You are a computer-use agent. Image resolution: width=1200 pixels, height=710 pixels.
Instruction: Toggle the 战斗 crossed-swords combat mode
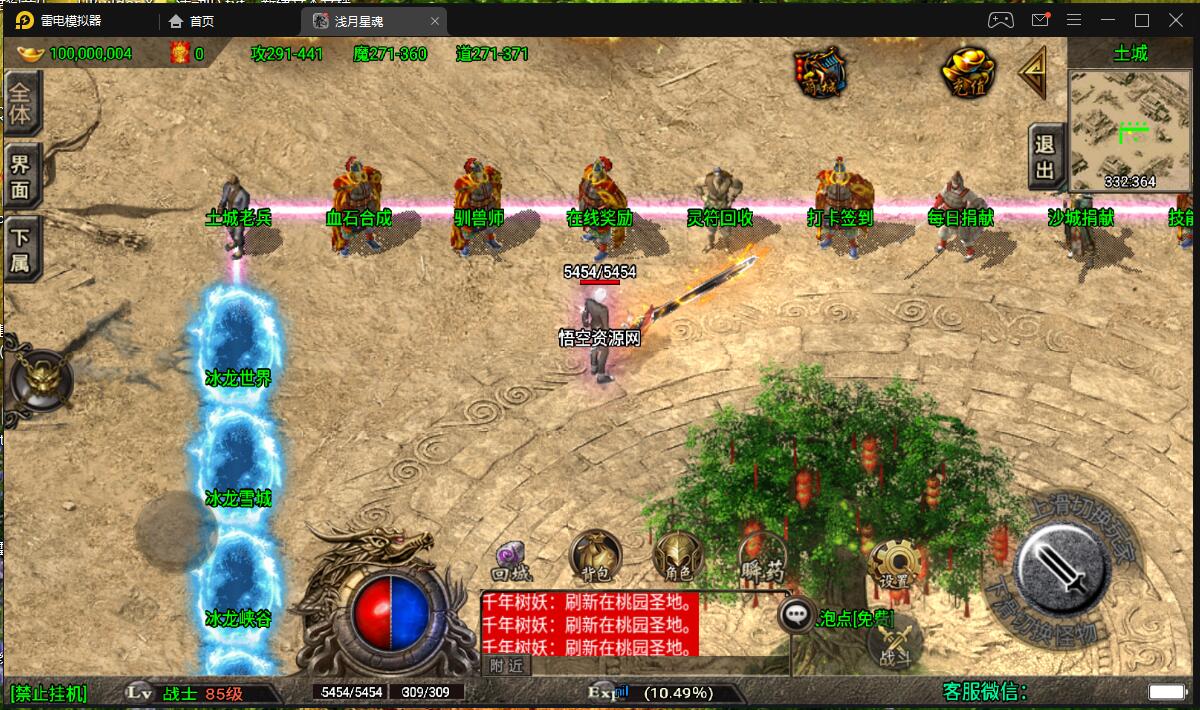click(x=893, y=640)
